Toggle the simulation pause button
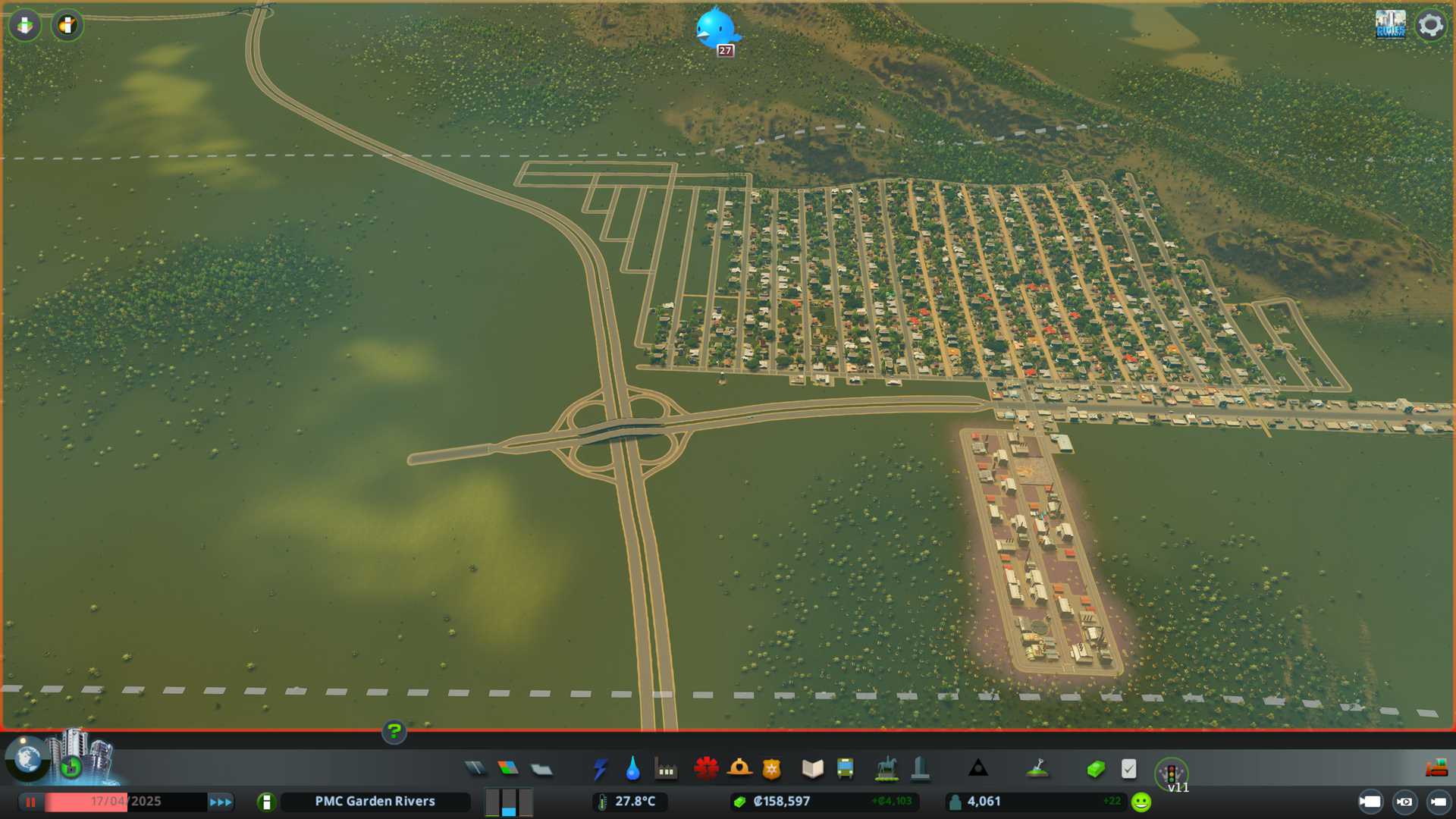Viewport: 1456px width, 819px height. [31, 802]
